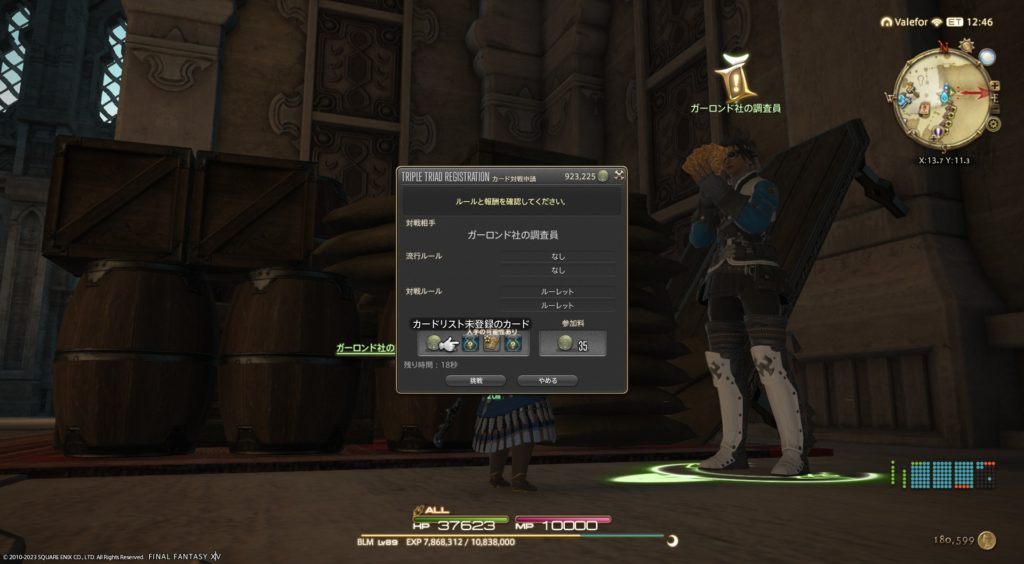Click the minimap's zoom-out minus button
1024x564 pixels.
[994, 109]
